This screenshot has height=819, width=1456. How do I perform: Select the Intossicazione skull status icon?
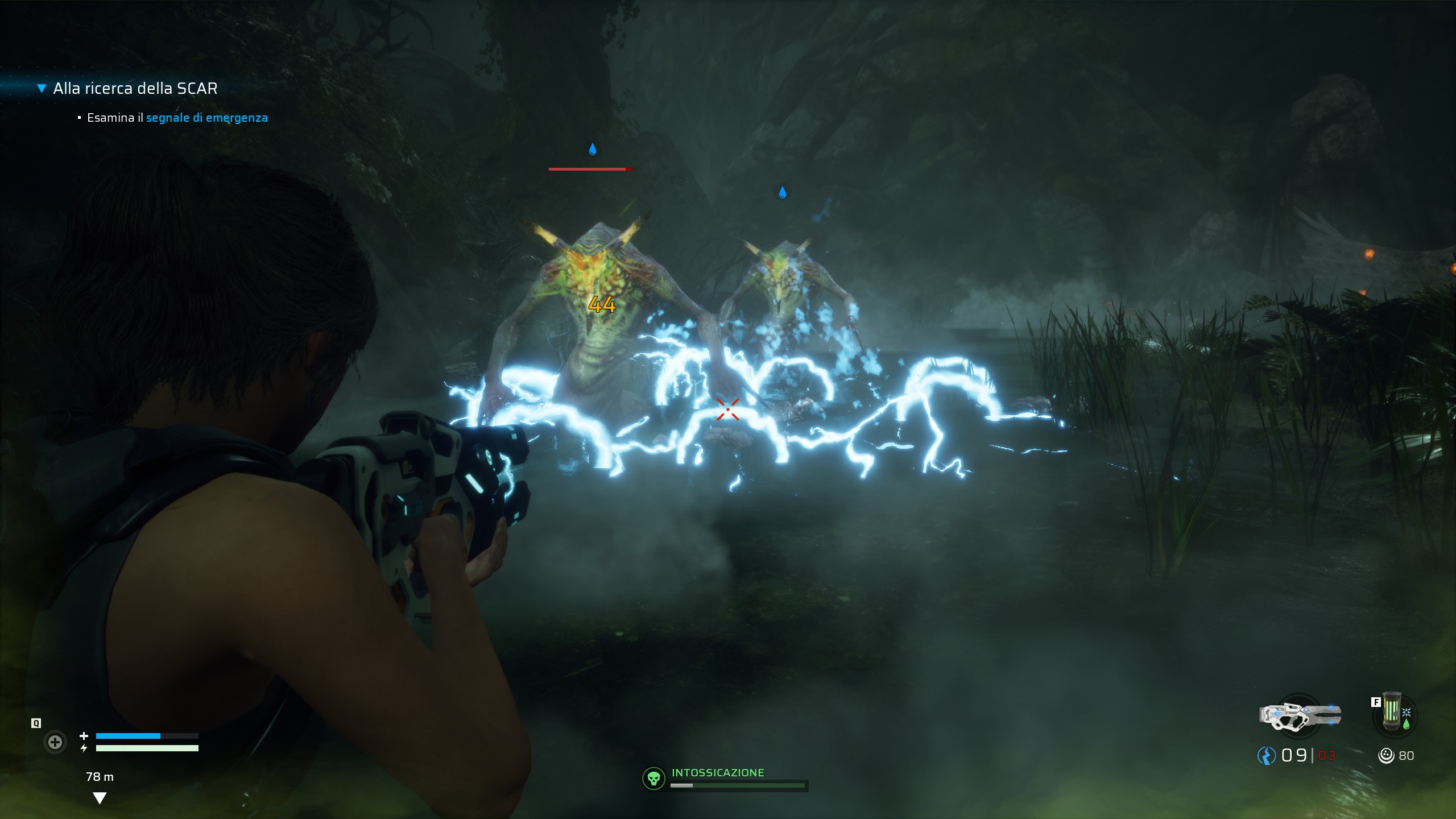point(653,778)
